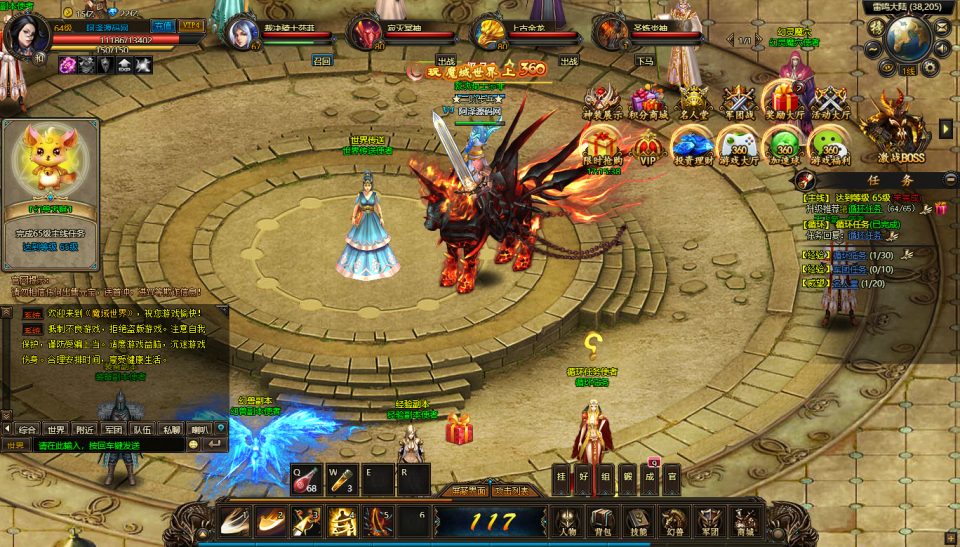Open the 军团战 legion war icon

pyautogui.click(x=739, y=102)
